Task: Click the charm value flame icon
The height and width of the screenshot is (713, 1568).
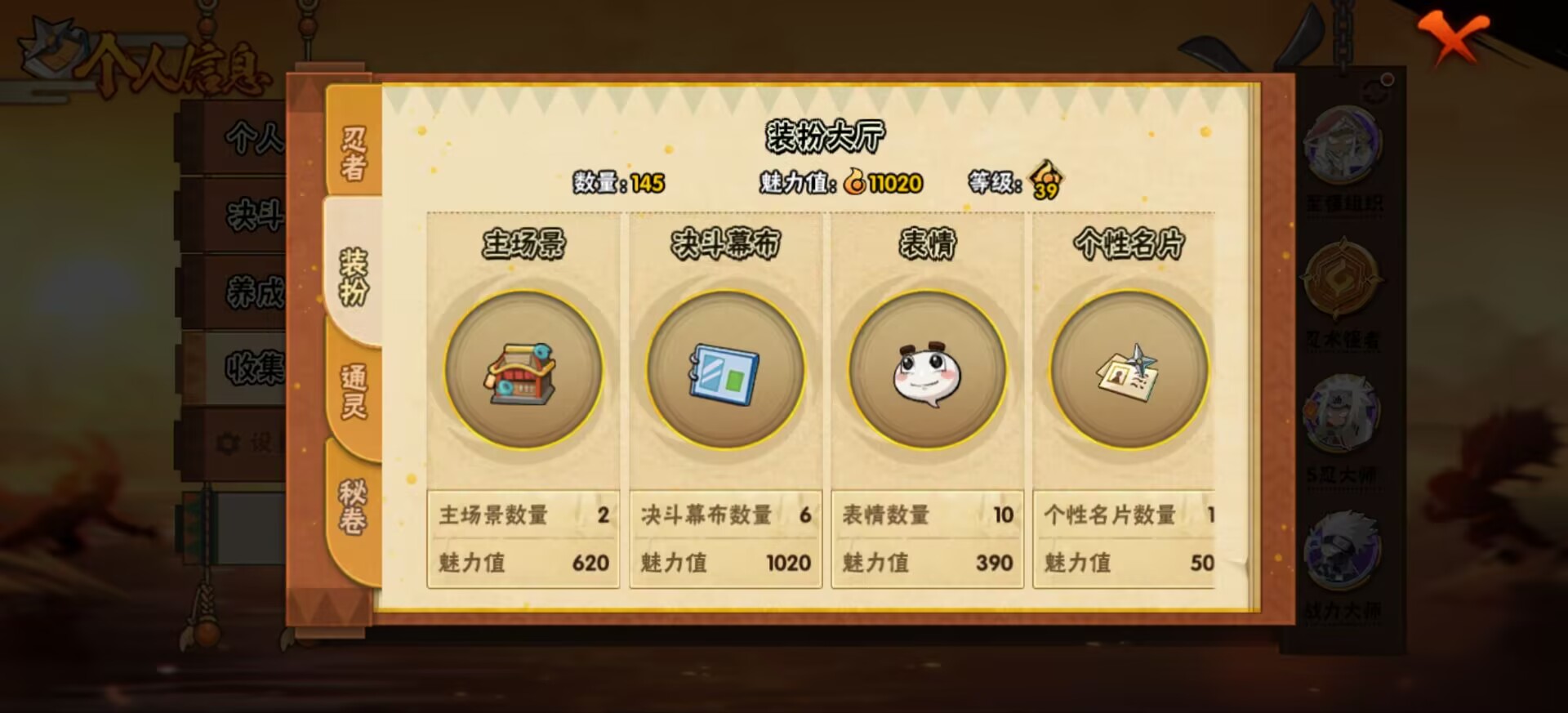Action: [857, 183]
